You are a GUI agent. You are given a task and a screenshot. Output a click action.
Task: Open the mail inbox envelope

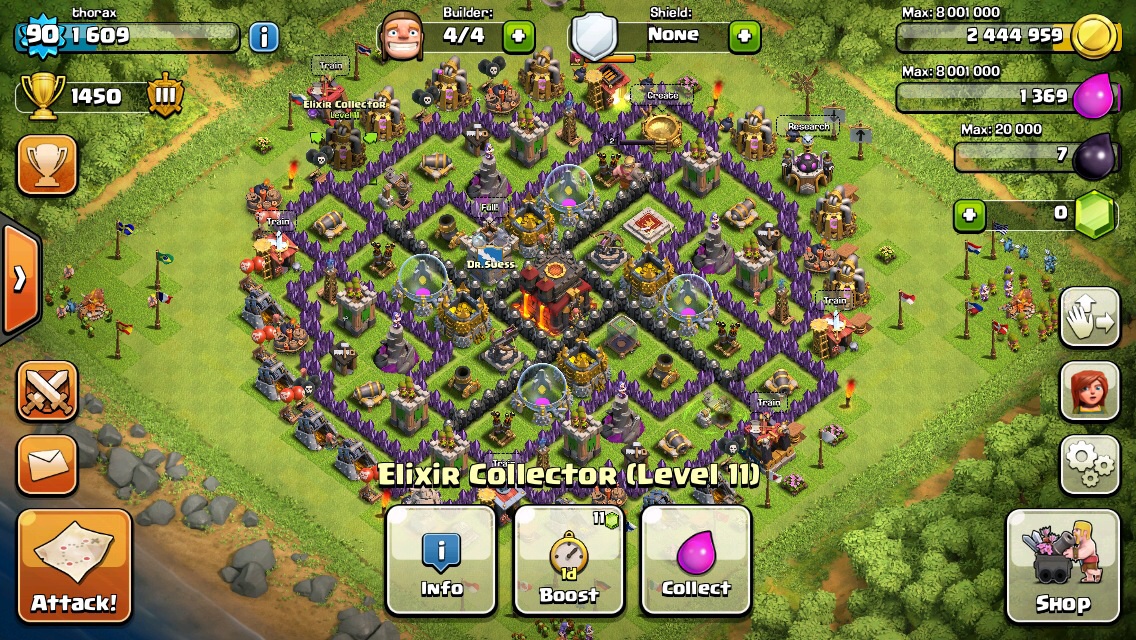click(x=46, y=464)
